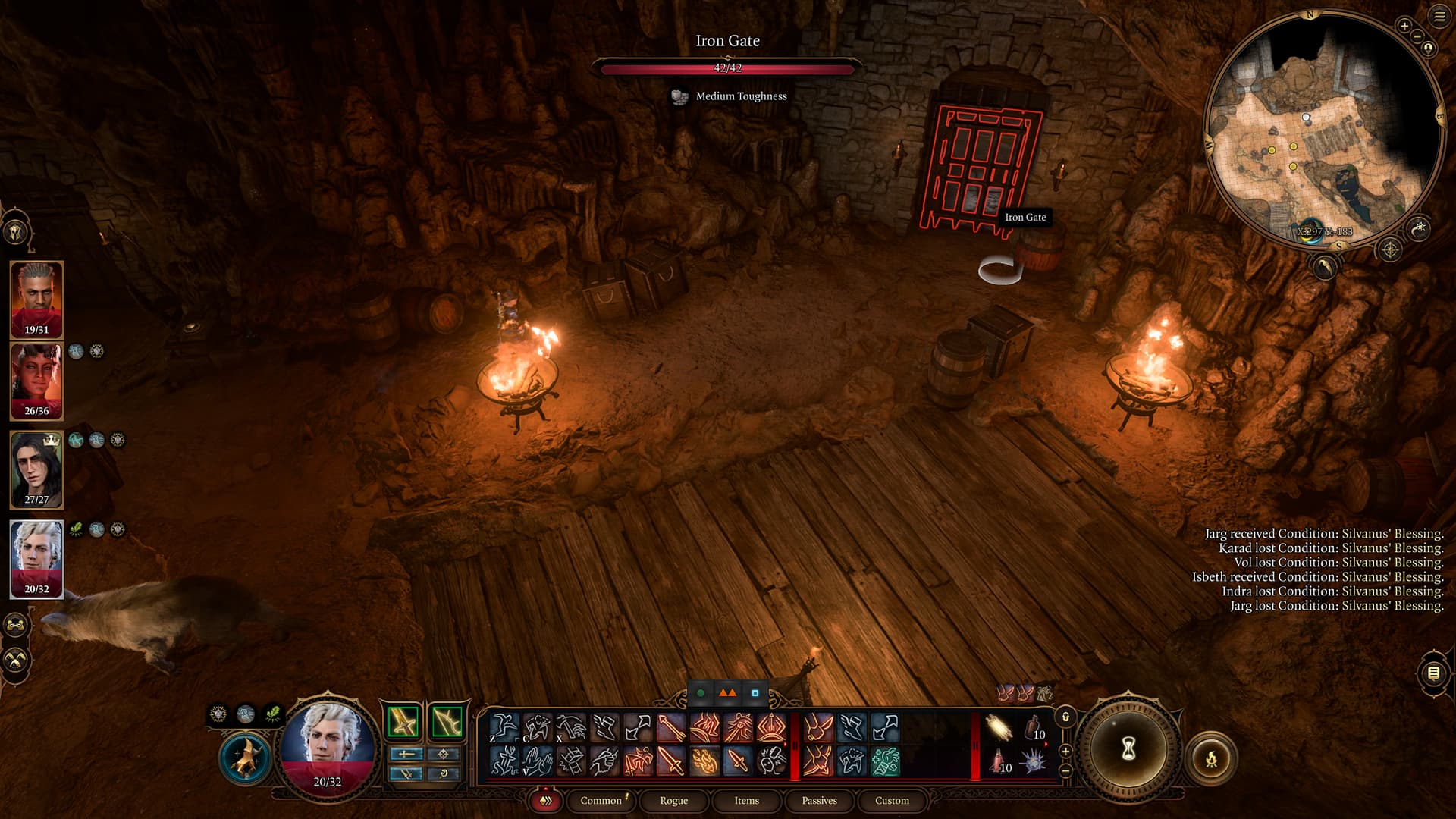Open the campfire rest button

coord(1211,758)
